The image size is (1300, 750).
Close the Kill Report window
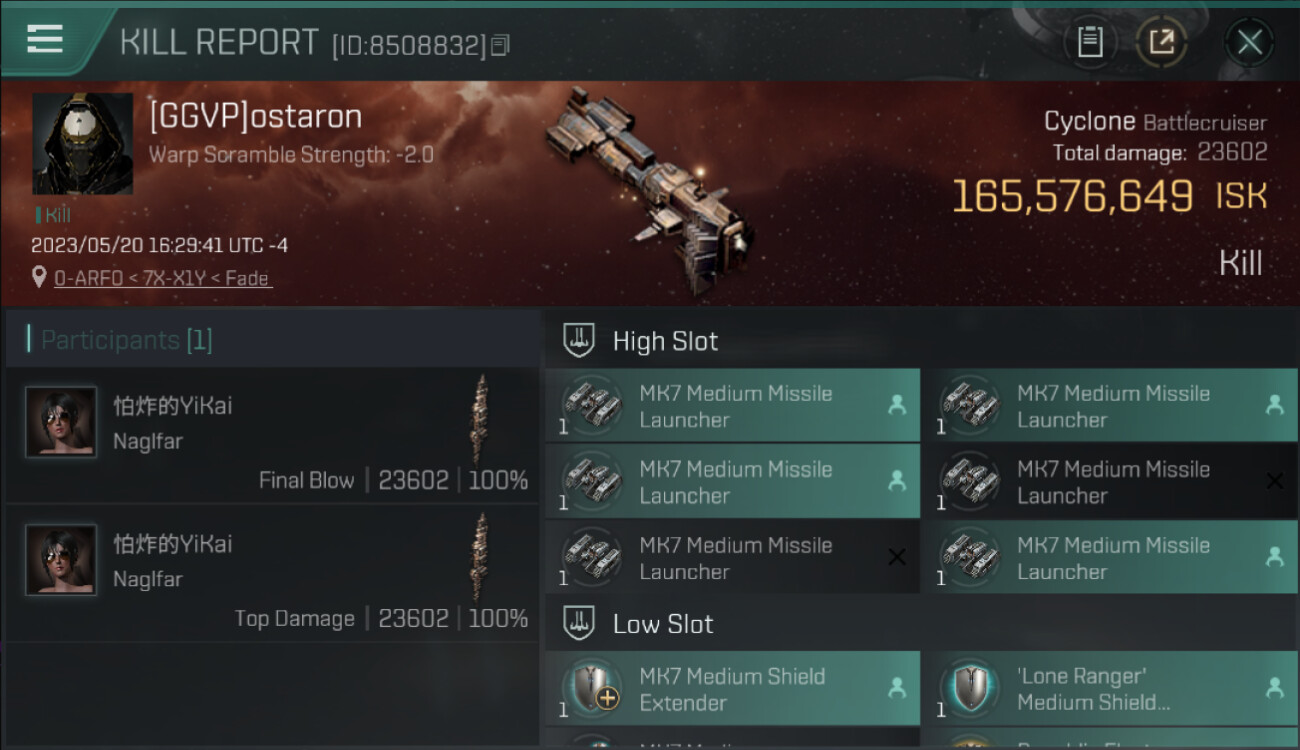[x=1249, y=42]
